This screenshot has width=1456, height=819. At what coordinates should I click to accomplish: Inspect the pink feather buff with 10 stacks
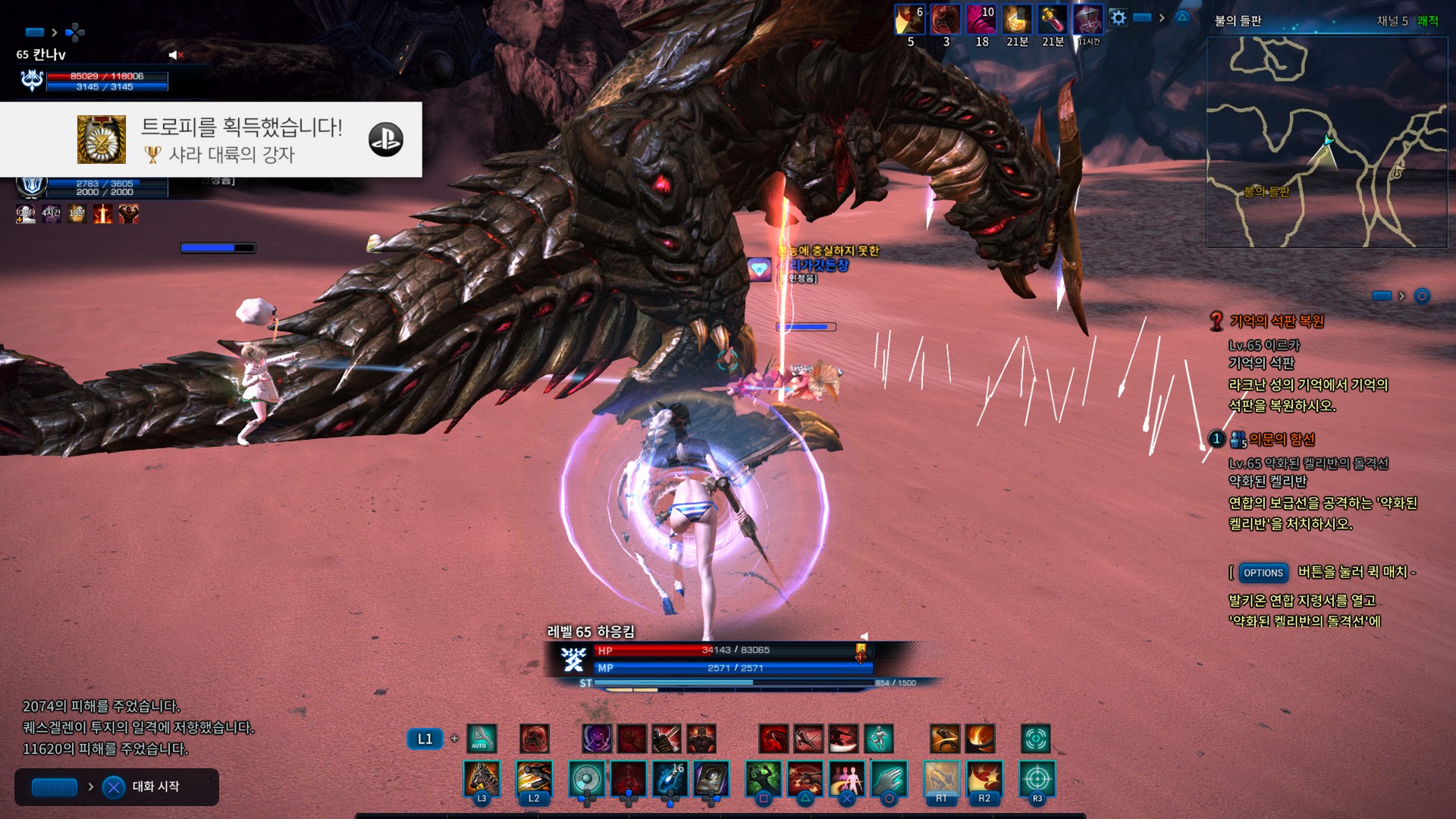[981, 20]
